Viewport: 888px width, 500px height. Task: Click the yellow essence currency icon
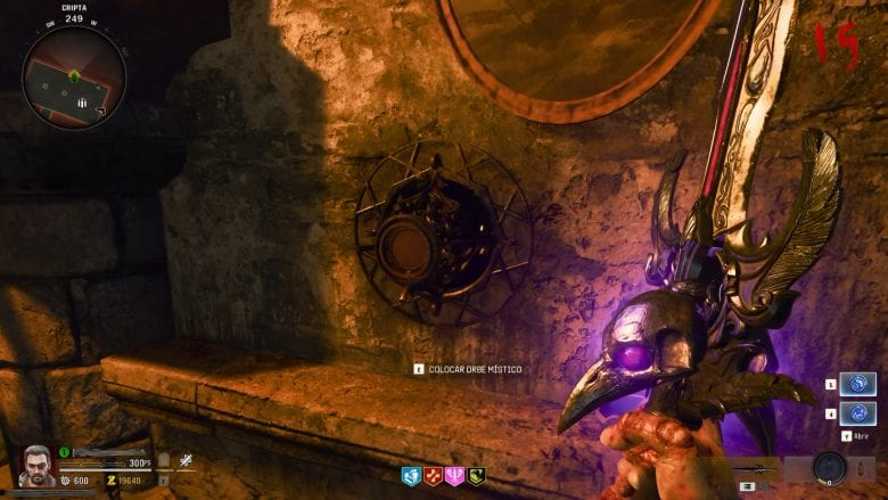111,480
